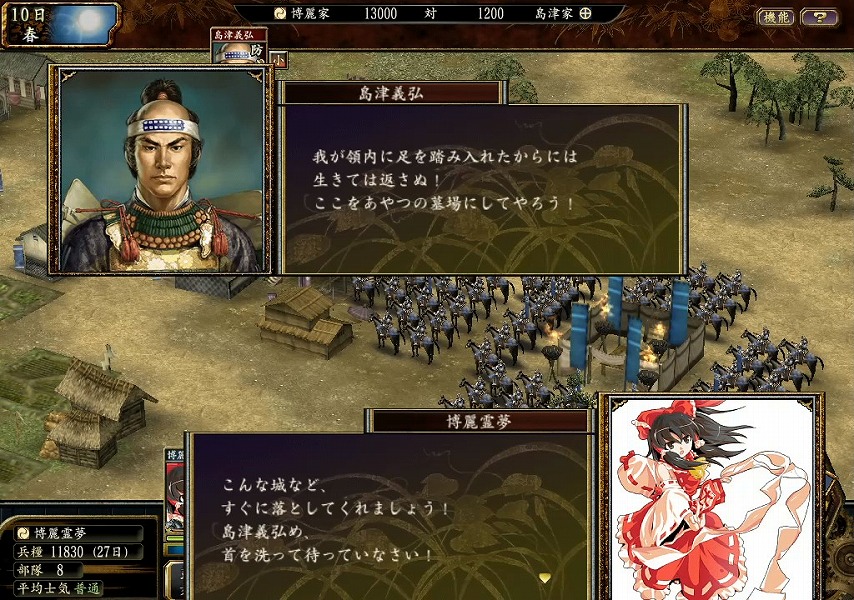
Task: Advance dialogue with the yellow heart arrow
Action: tap(544, 577)
